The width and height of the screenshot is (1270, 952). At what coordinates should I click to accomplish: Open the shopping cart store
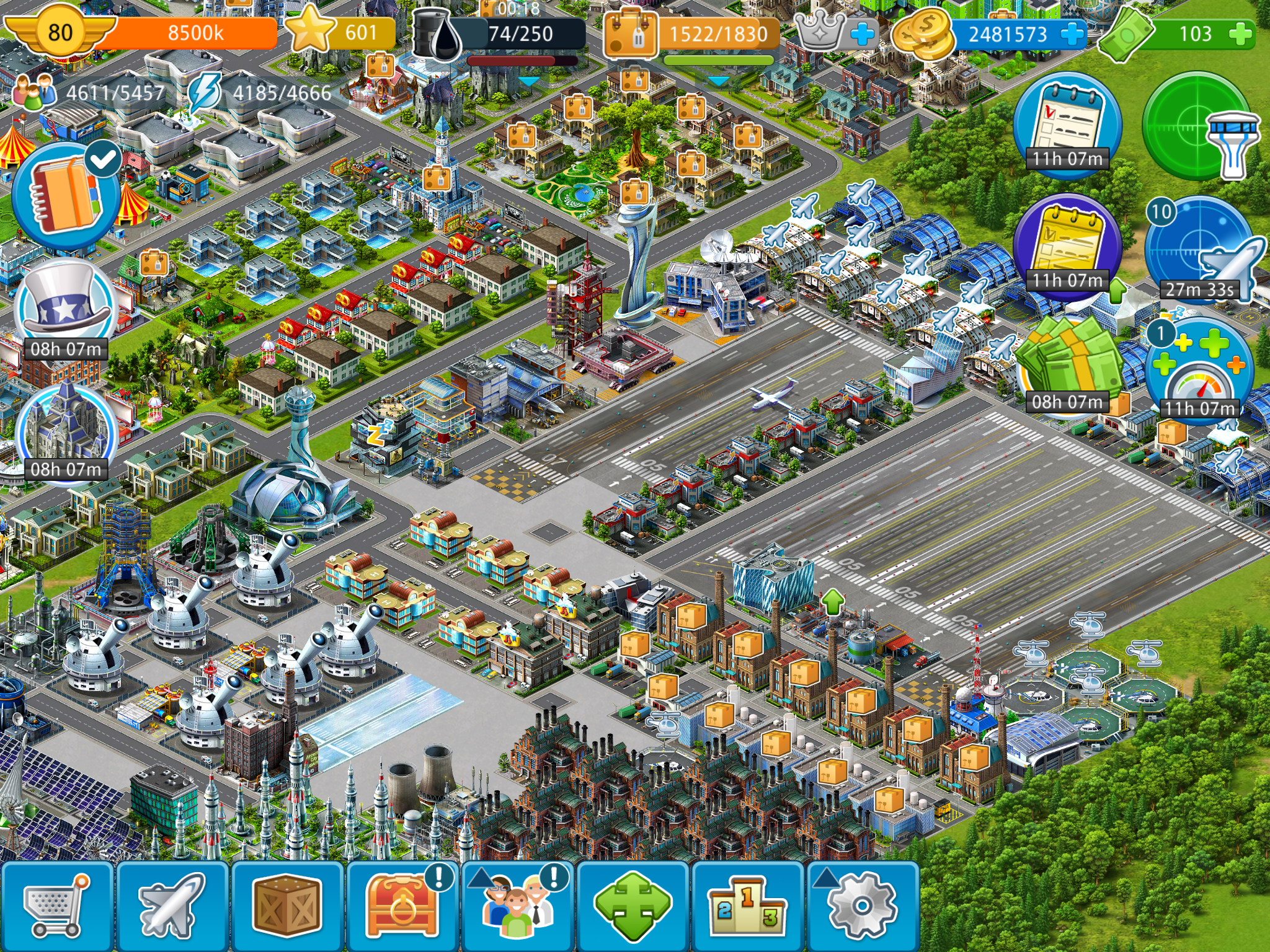56,905
